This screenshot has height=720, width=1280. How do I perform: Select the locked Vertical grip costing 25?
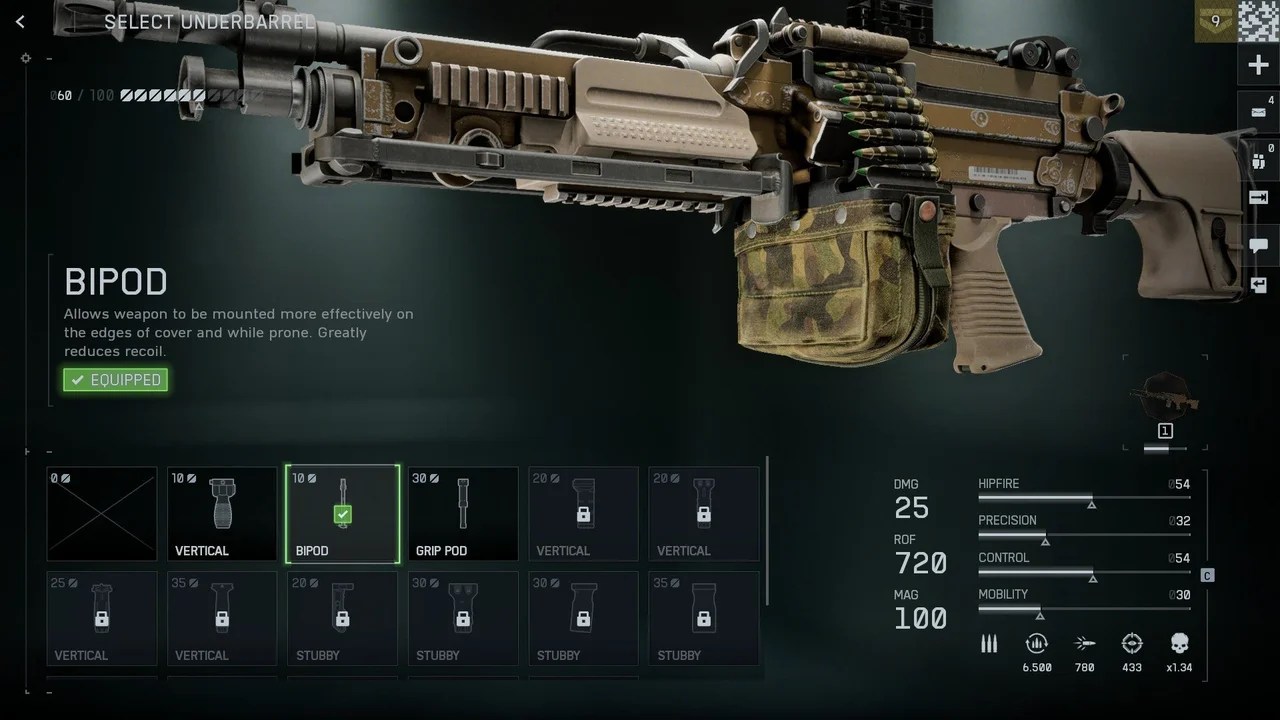click(x=102, y=618)
